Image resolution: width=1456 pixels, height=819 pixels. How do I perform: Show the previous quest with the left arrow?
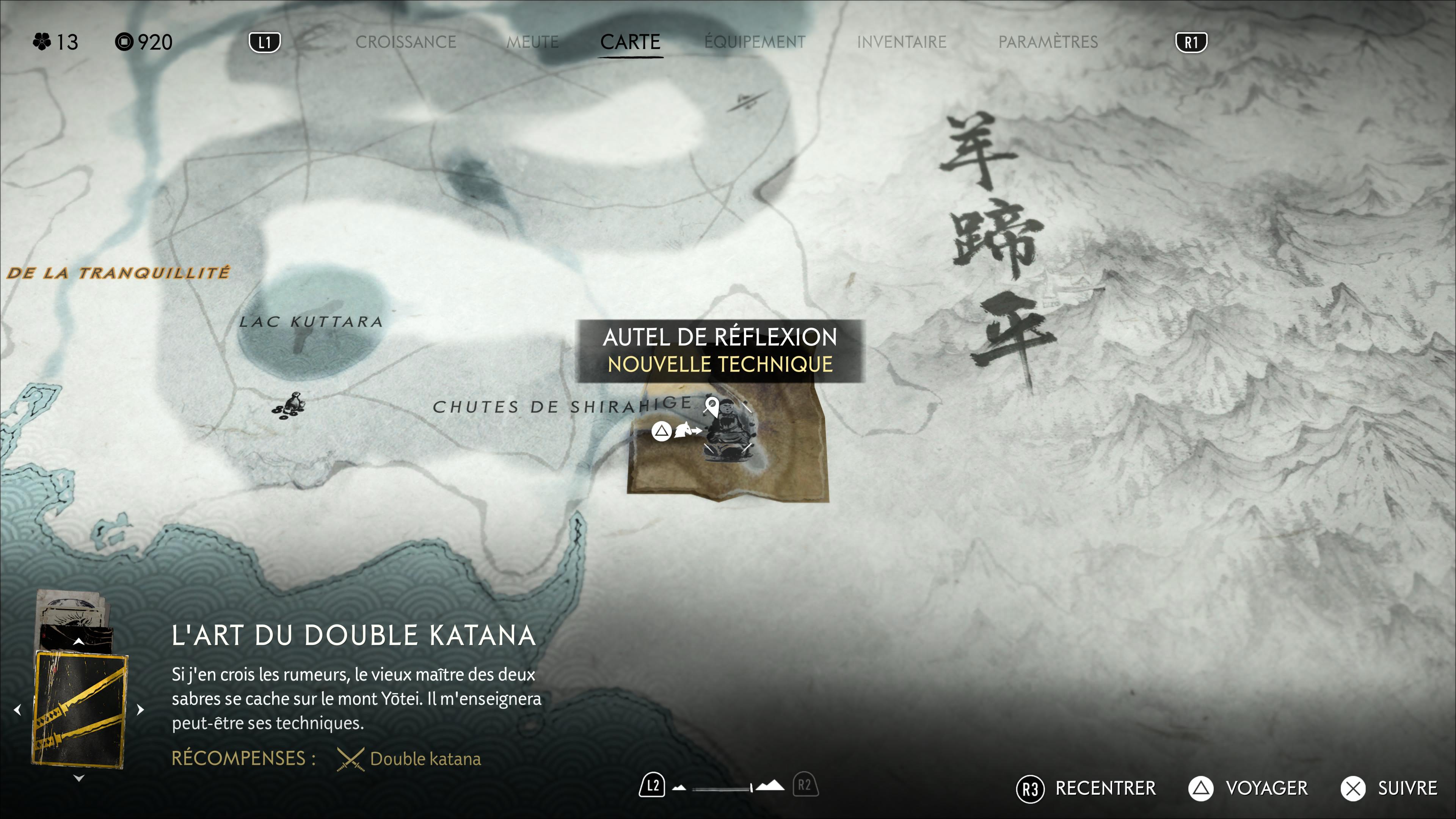pos(18,709)
